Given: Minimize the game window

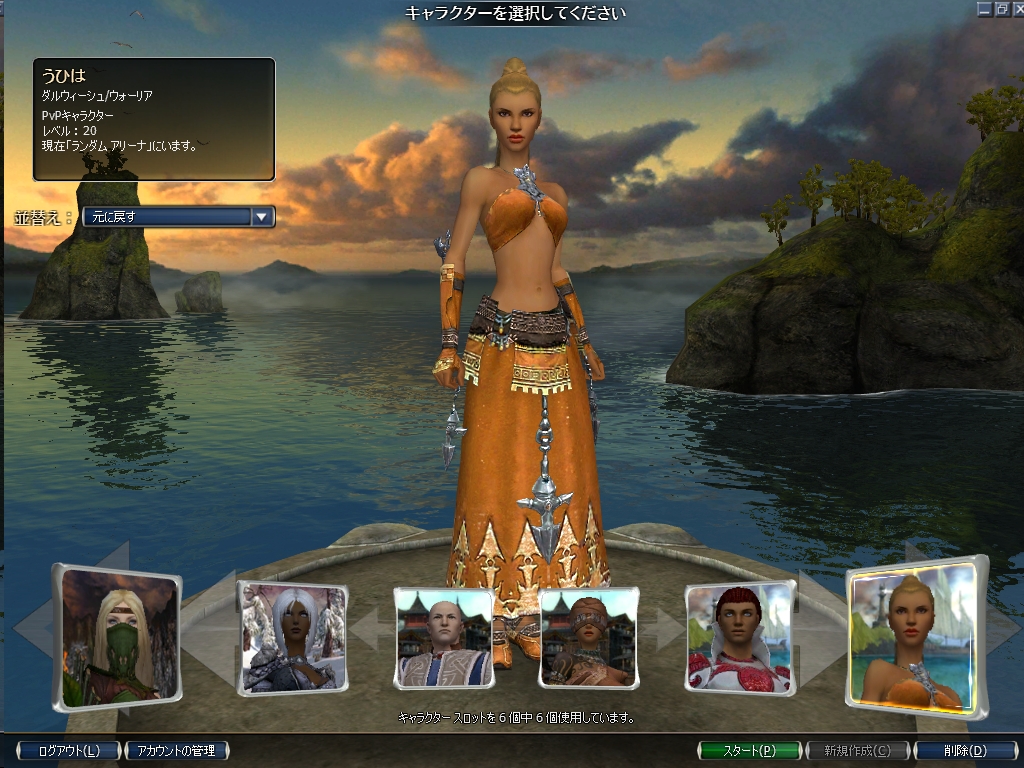Looking at the screenshot, I should pos(985,9).
